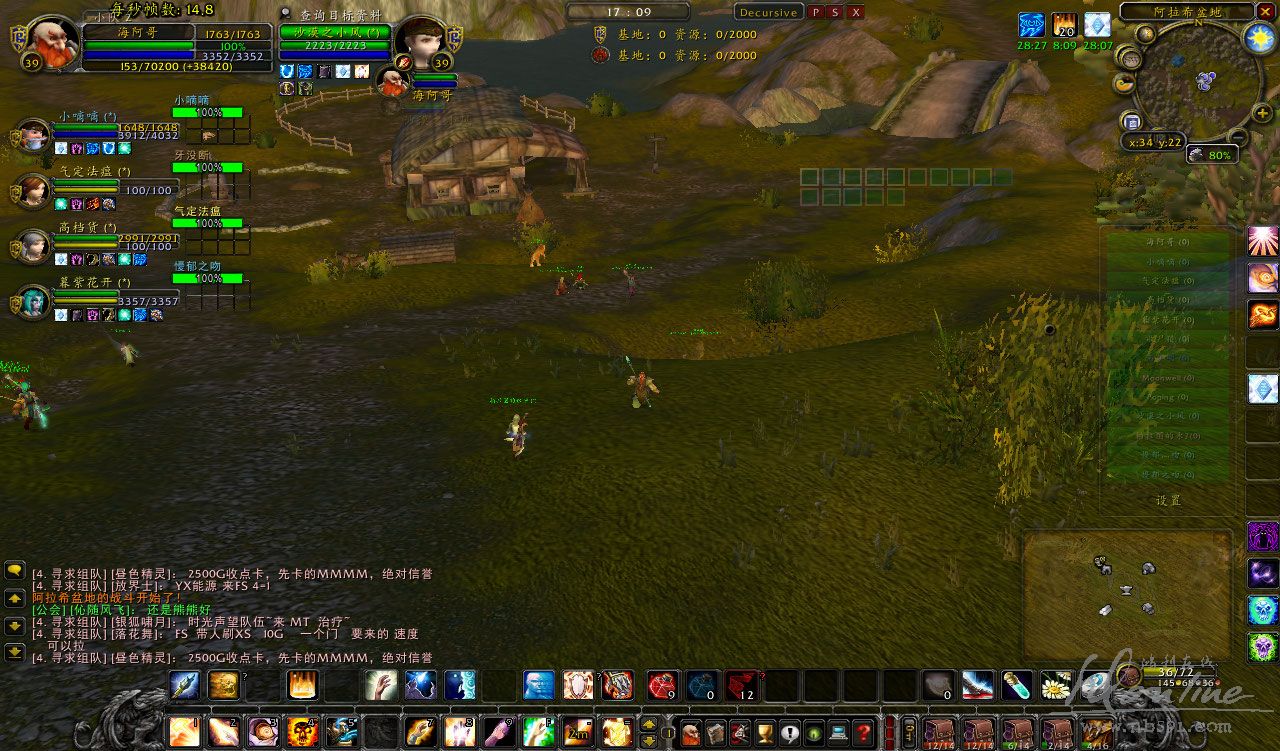Use the white daisy flower item
Image resolution: width=1280 pixels, height=751 pixels.
click(1055, 685)
